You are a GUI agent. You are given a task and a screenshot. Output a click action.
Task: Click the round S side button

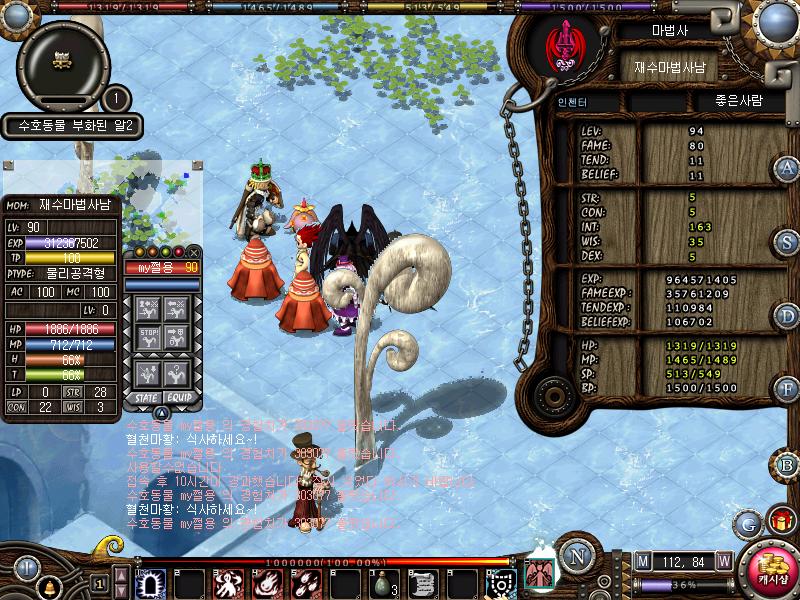click(787, 242)
